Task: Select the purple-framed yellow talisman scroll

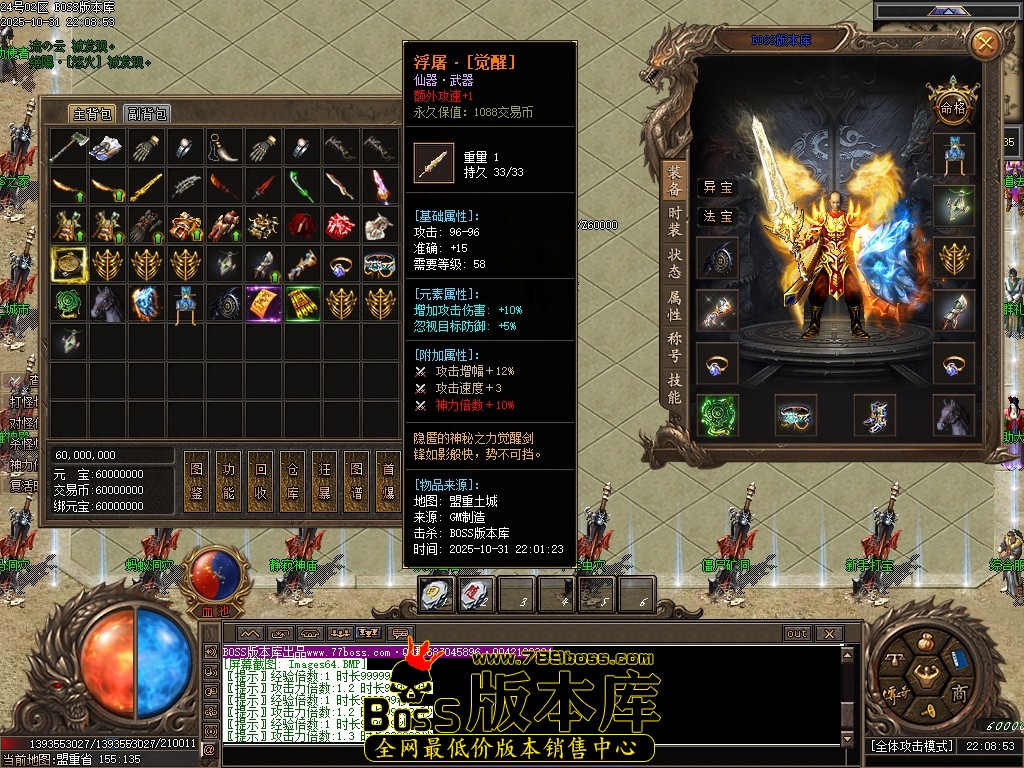Action: click(x=264, y=303)
